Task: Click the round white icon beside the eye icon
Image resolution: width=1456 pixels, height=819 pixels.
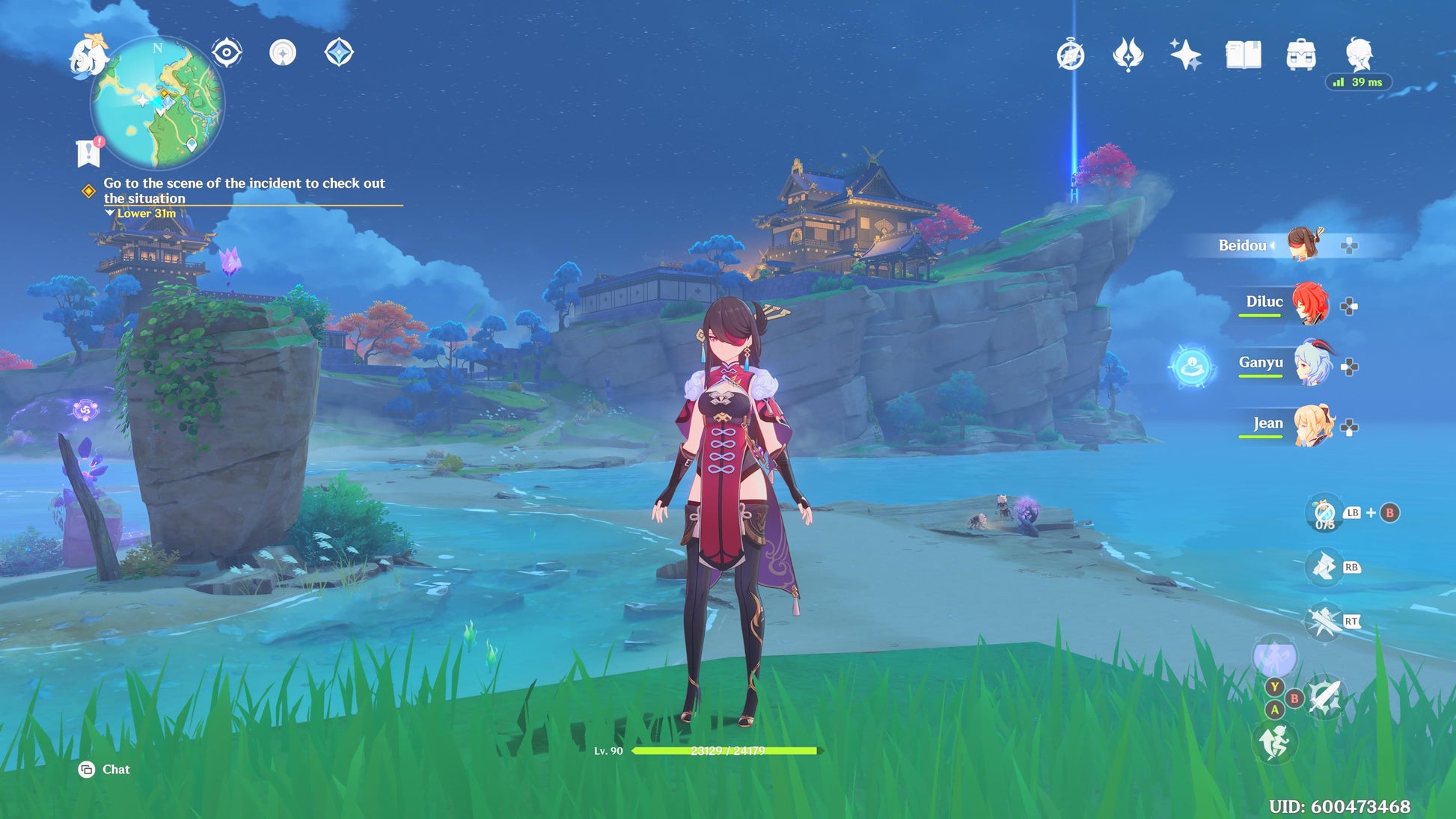Action: pos(283,53)
